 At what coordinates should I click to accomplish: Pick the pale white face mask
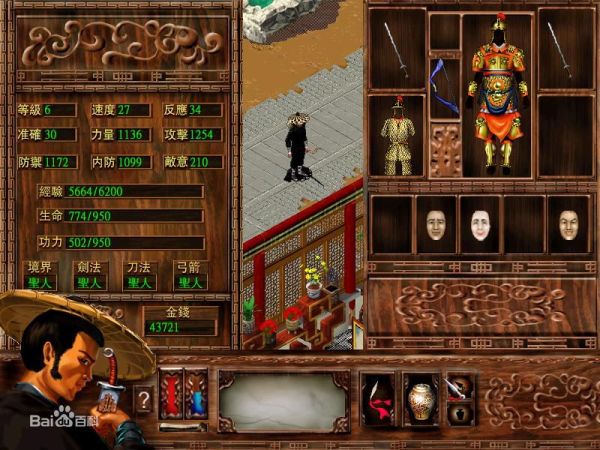pos(478,225)
